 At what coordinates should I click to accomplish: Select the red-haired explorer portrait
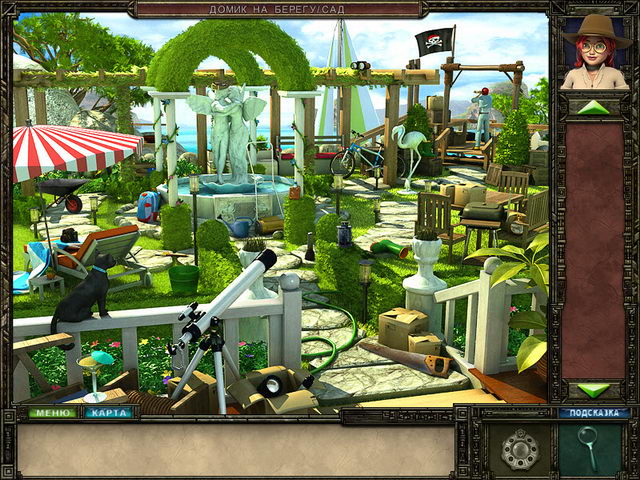click(x=594, y=53)
